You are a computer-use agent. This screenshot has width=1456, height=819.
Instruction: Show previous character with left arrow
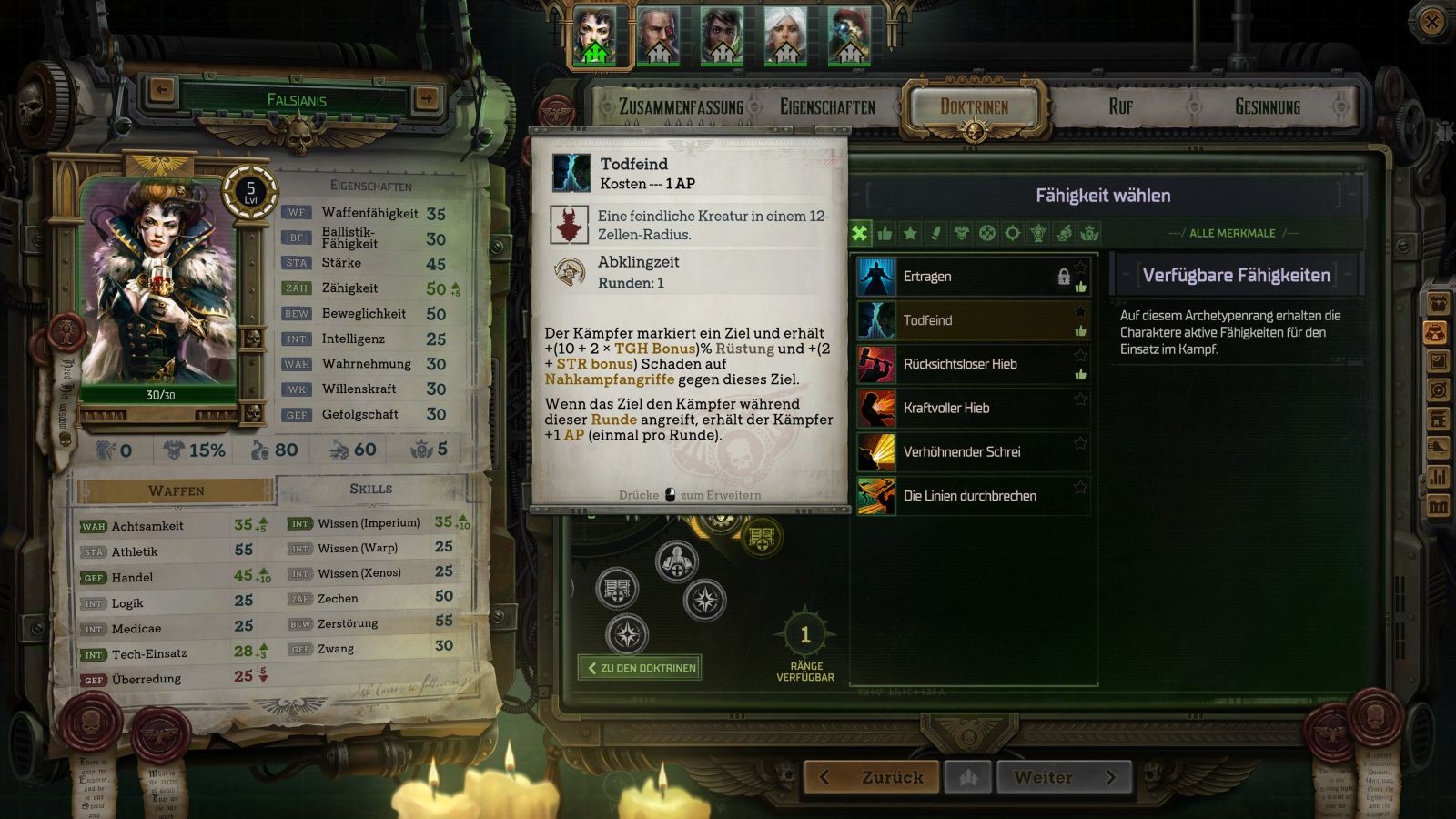162,90
